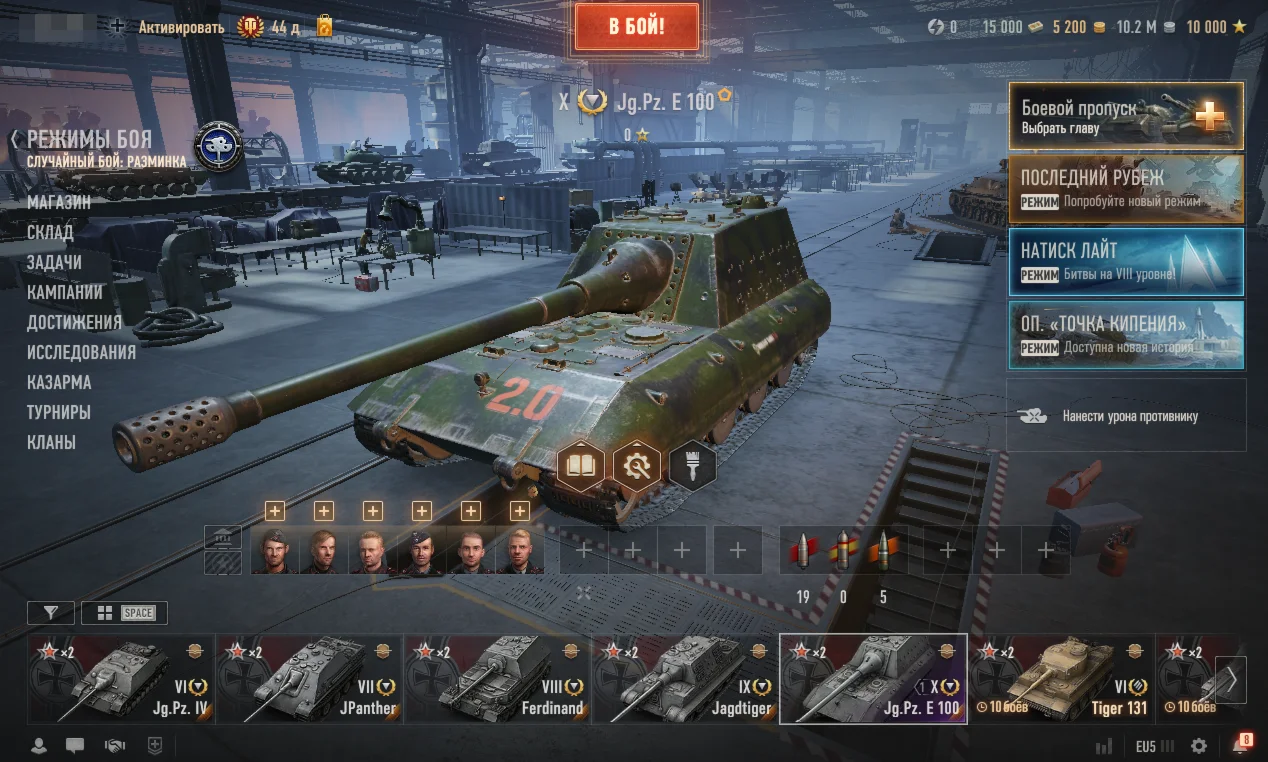Open the КЛАНЫ clans menu
This screenshot has height=762, width=1268.
(x=51, y=442)
